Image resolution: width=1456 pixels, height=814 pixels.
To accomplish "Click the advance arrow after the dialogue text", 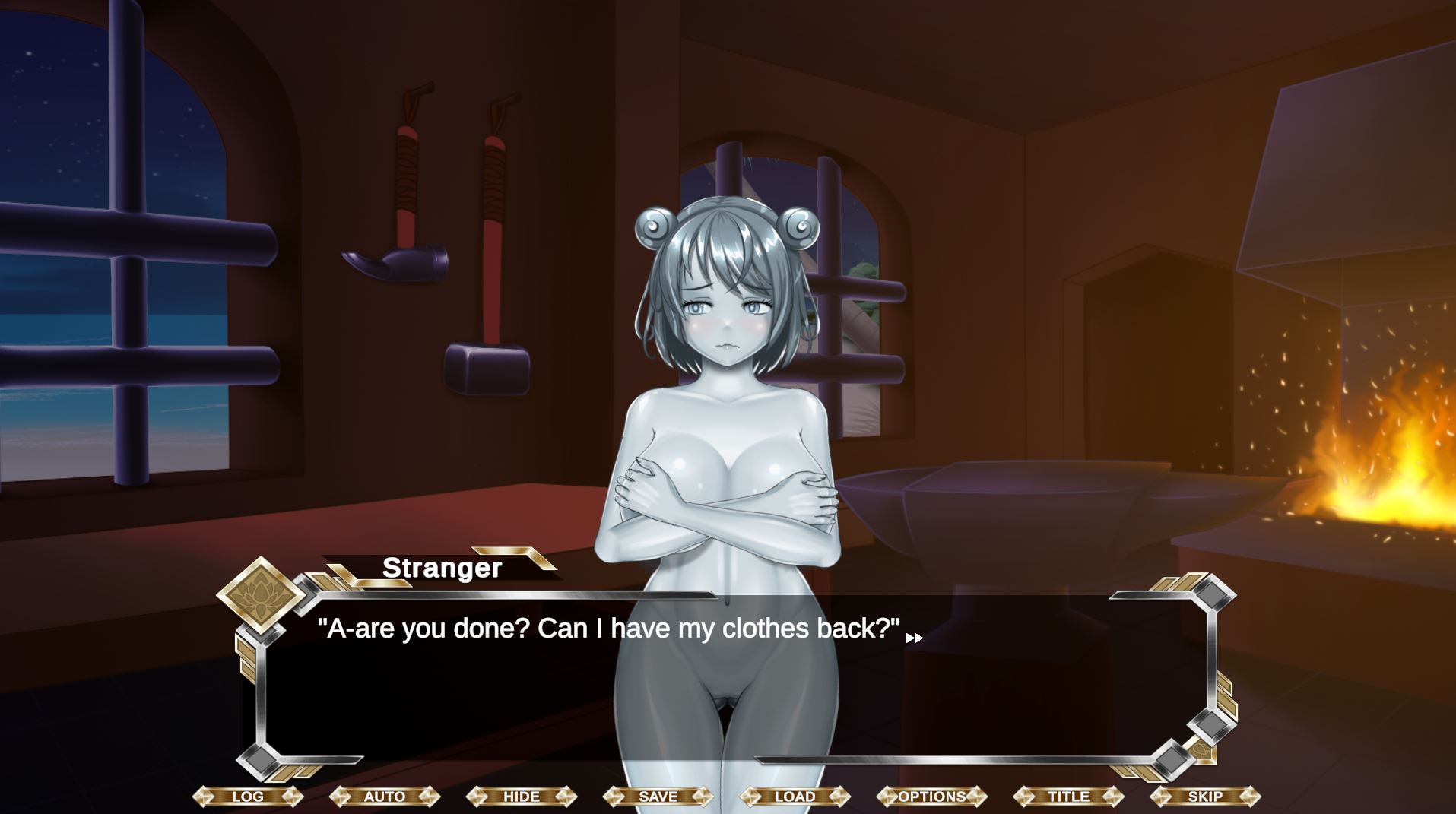I will coord(914,638).
